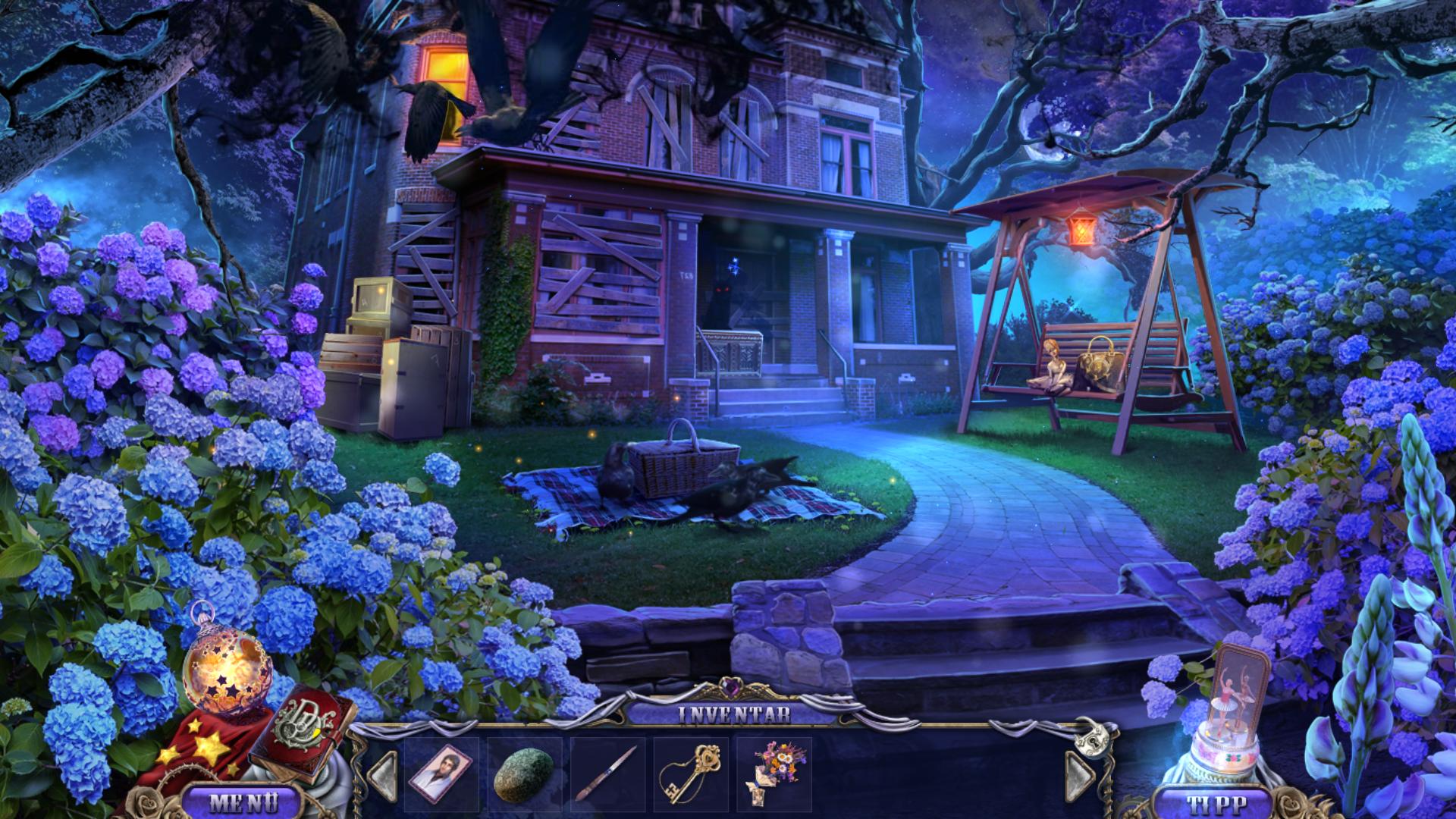This screenshot has height=819, width=1456.
Task: Open the Menü button
Action: click(x=243, y=802)
